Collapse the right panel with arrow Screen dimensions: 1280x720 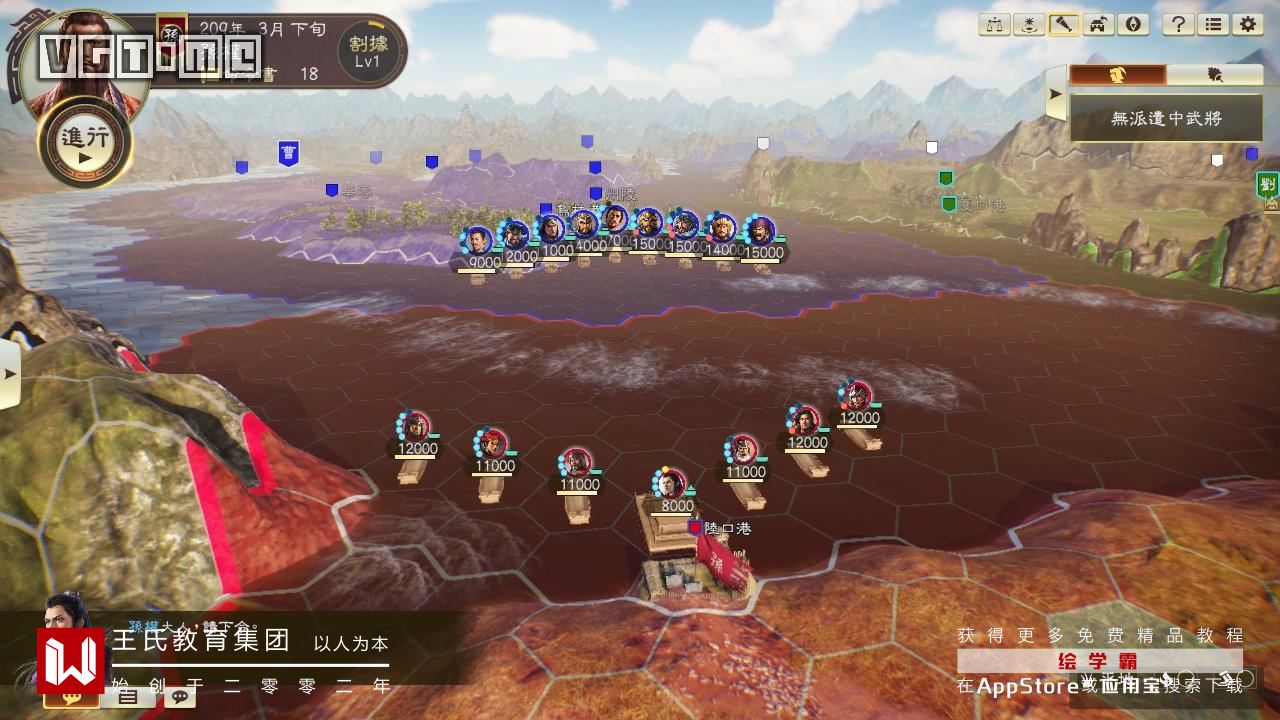click(x=1055, y=96)
